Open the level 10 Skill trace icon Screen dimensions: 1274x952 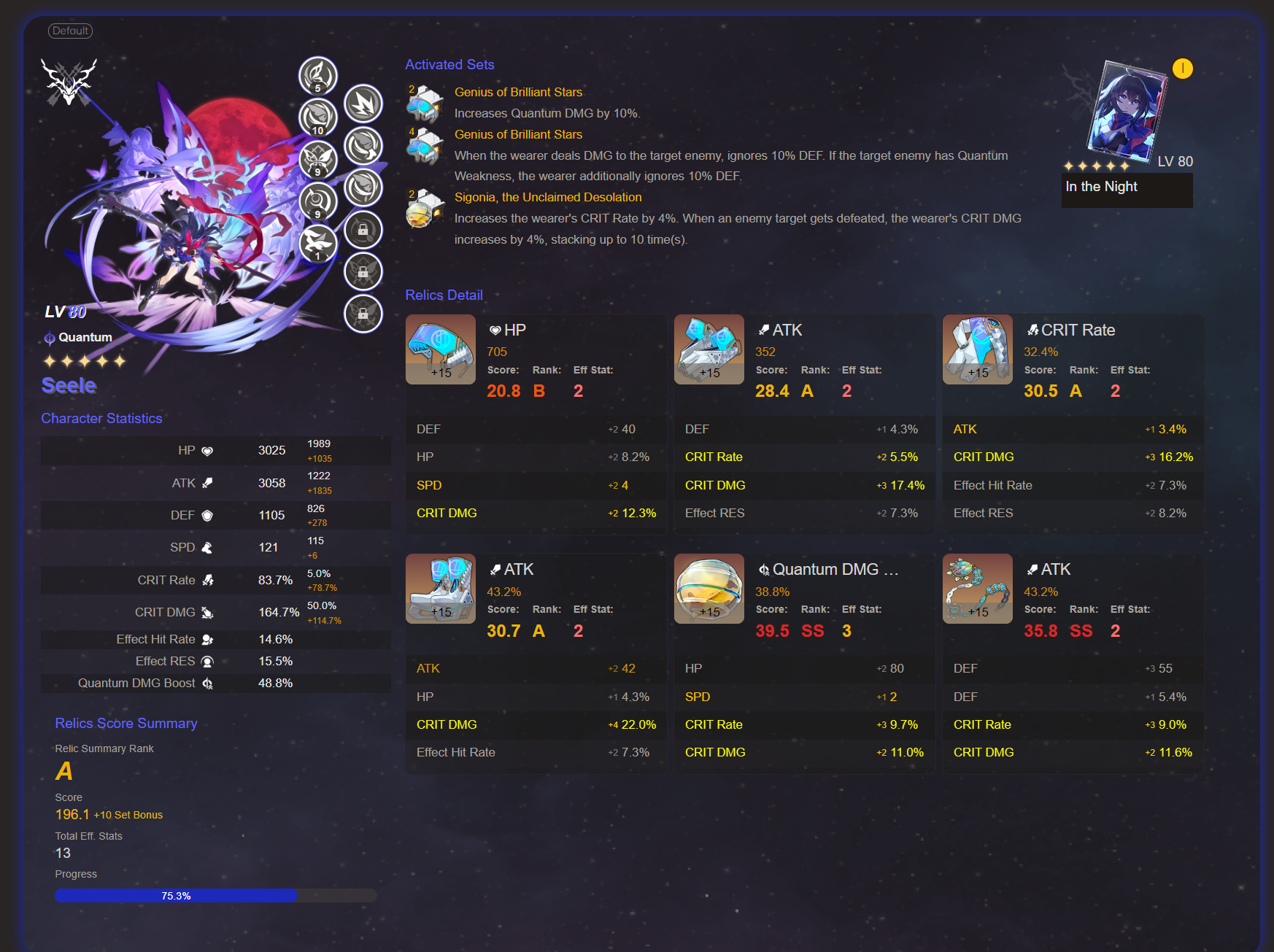point(317,117)
